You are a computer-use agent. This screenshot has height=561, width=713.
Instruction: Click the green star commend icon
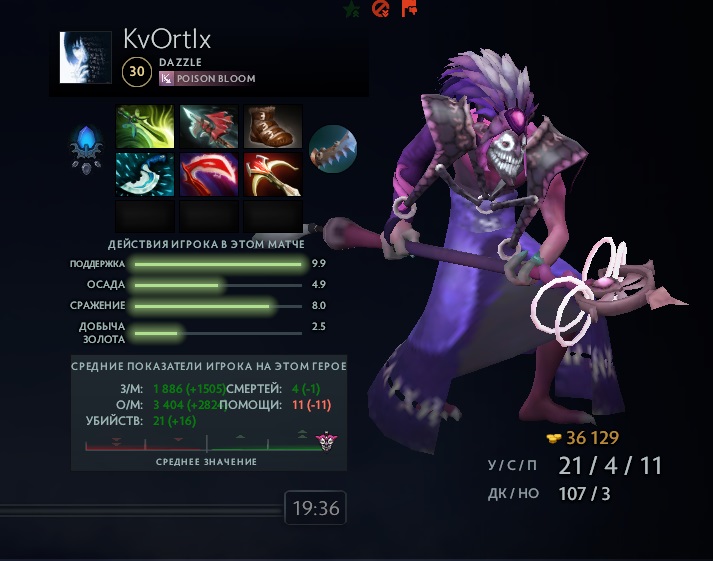351,9
